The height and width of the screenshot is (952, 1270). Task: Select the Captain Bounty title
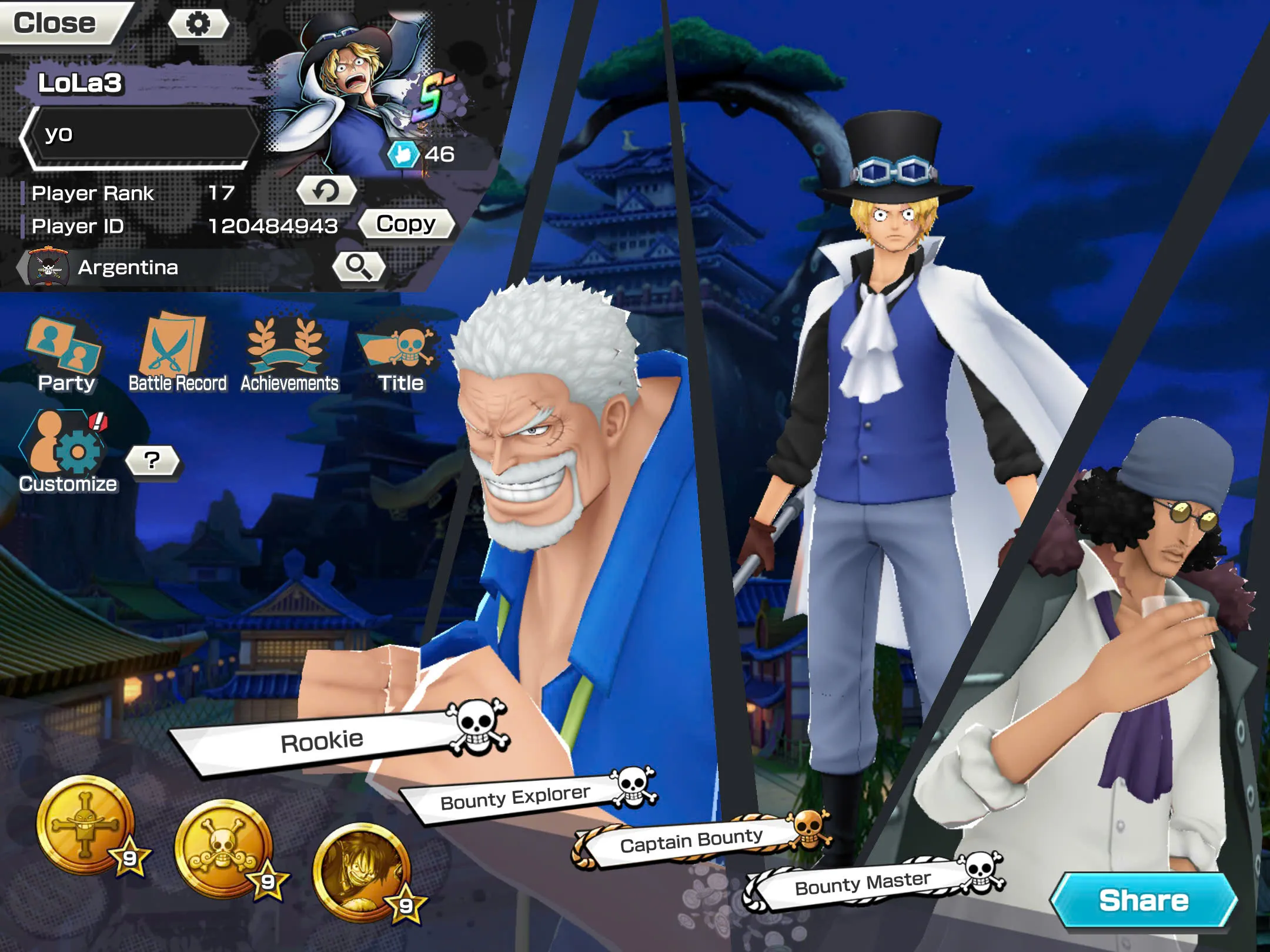pyautogui.click(x=691, y=840)
